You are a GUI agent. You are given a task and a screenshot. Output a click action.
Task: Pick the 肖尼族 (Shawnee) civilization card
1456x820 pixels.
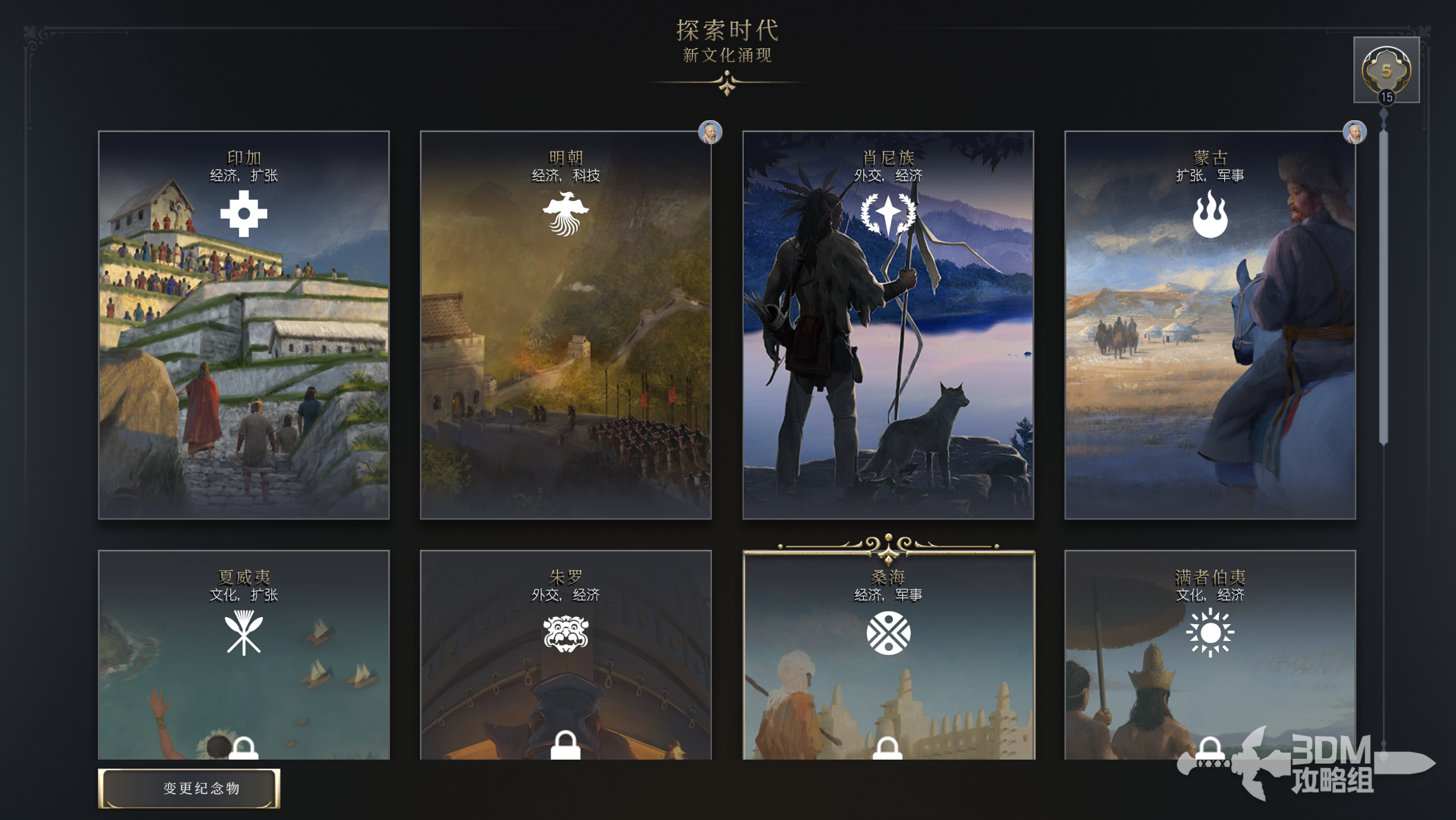888,325
